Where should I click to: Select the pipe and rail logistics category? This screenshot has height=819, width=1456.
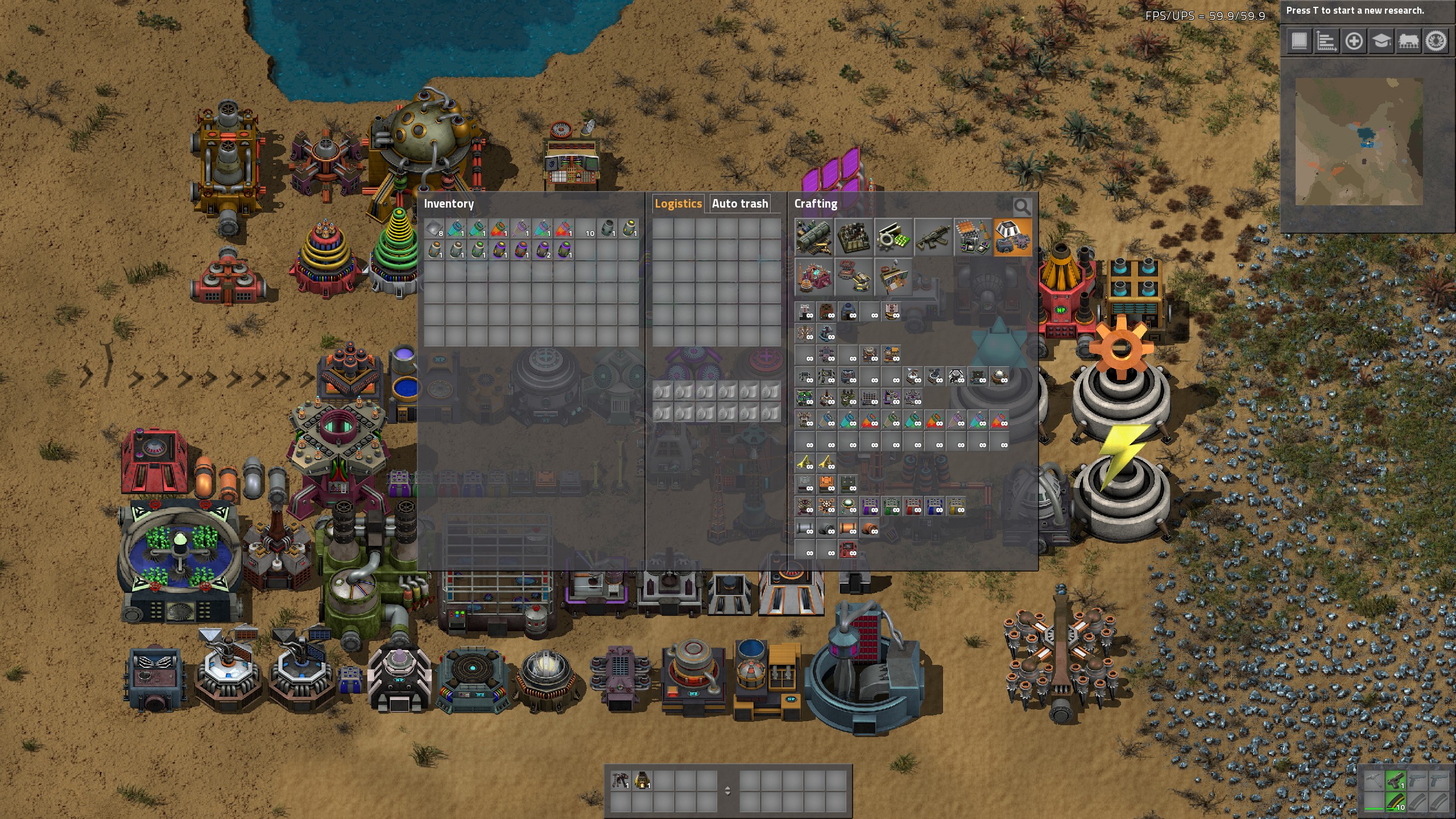click(x=813, y=237)
